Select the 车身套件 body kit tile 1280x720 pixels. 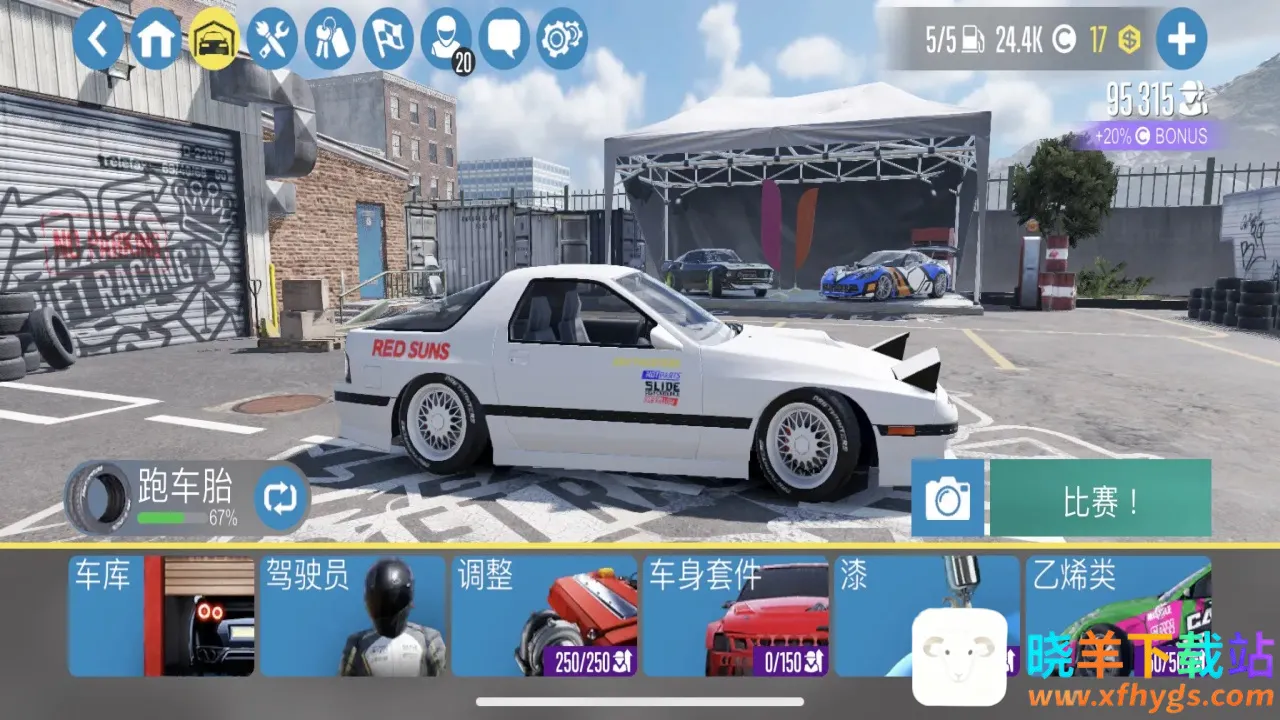pos(735,616)
